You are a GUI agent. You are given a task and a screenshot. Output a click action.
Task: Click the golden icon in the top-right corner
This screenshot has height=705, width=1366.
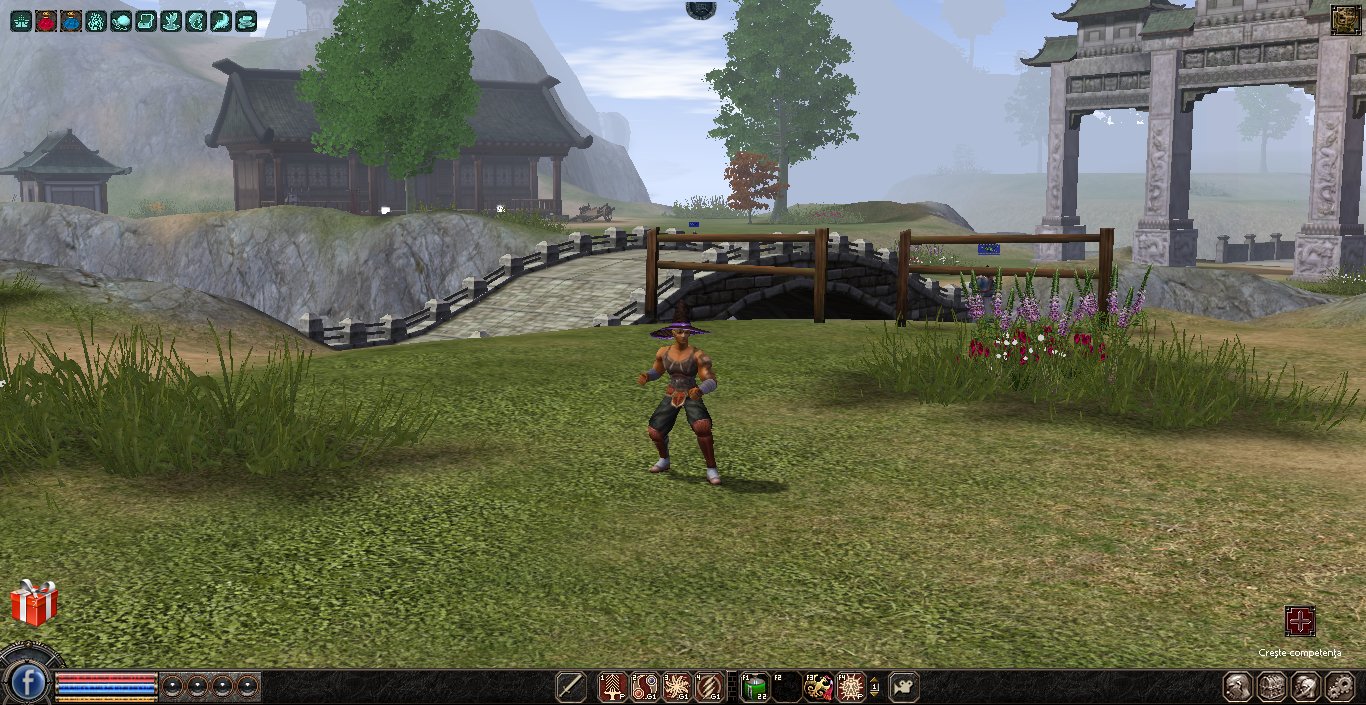(x=1345, y=19)
